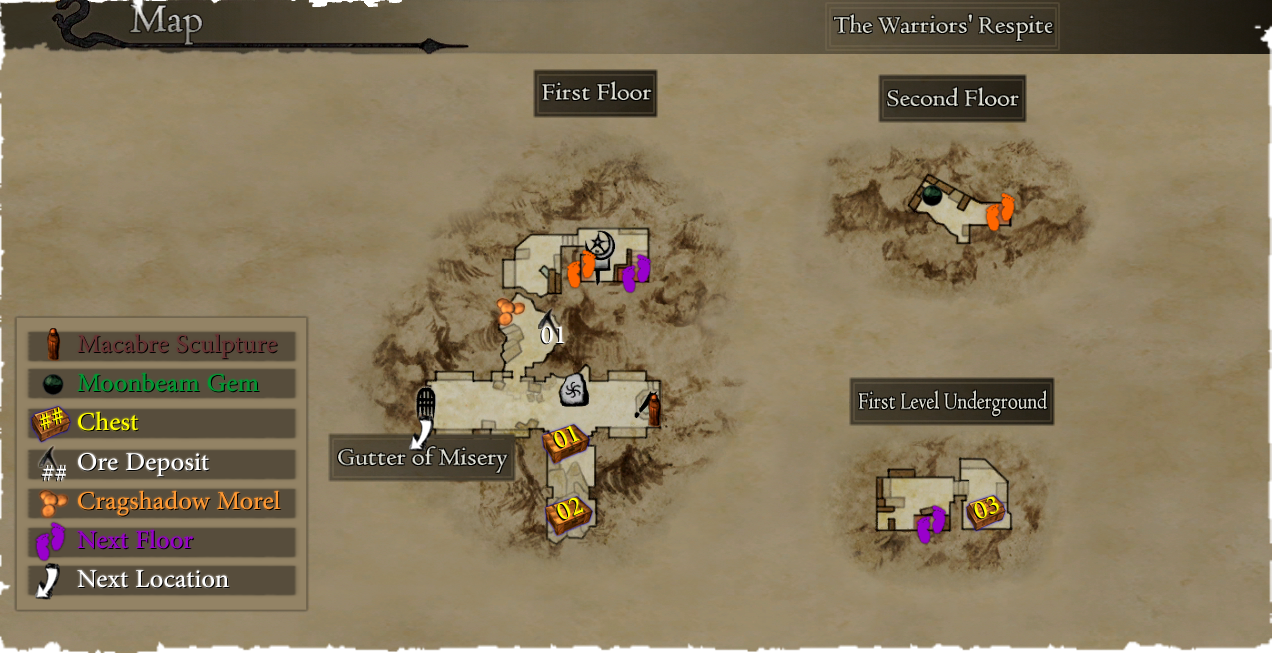Screen dimensions: 1272x653
Task: Click the purple footprints in First Level Underground
Action: [x=931, y=524]
